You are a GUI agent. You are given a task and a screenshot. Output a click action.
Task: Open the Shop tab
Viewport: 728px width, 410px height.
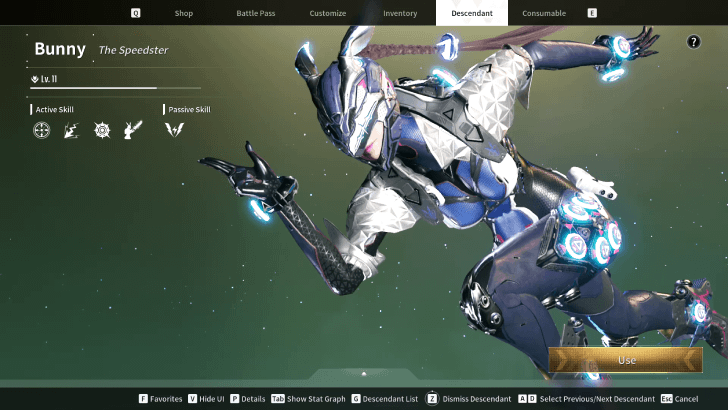tap(183, 13)
